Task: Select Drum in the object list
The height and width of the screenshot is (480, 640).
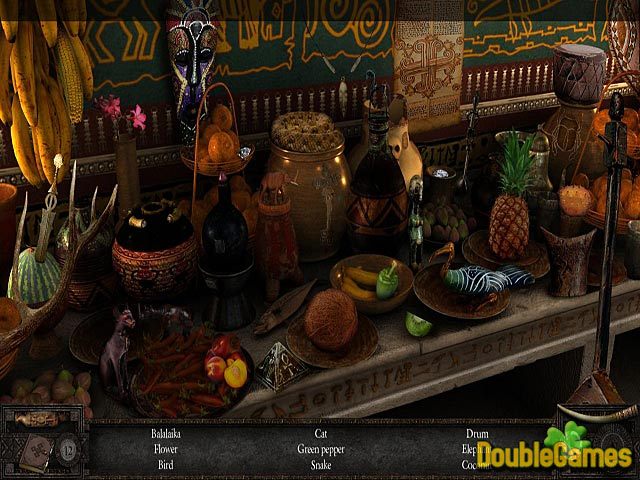Action: click(476, 435)
